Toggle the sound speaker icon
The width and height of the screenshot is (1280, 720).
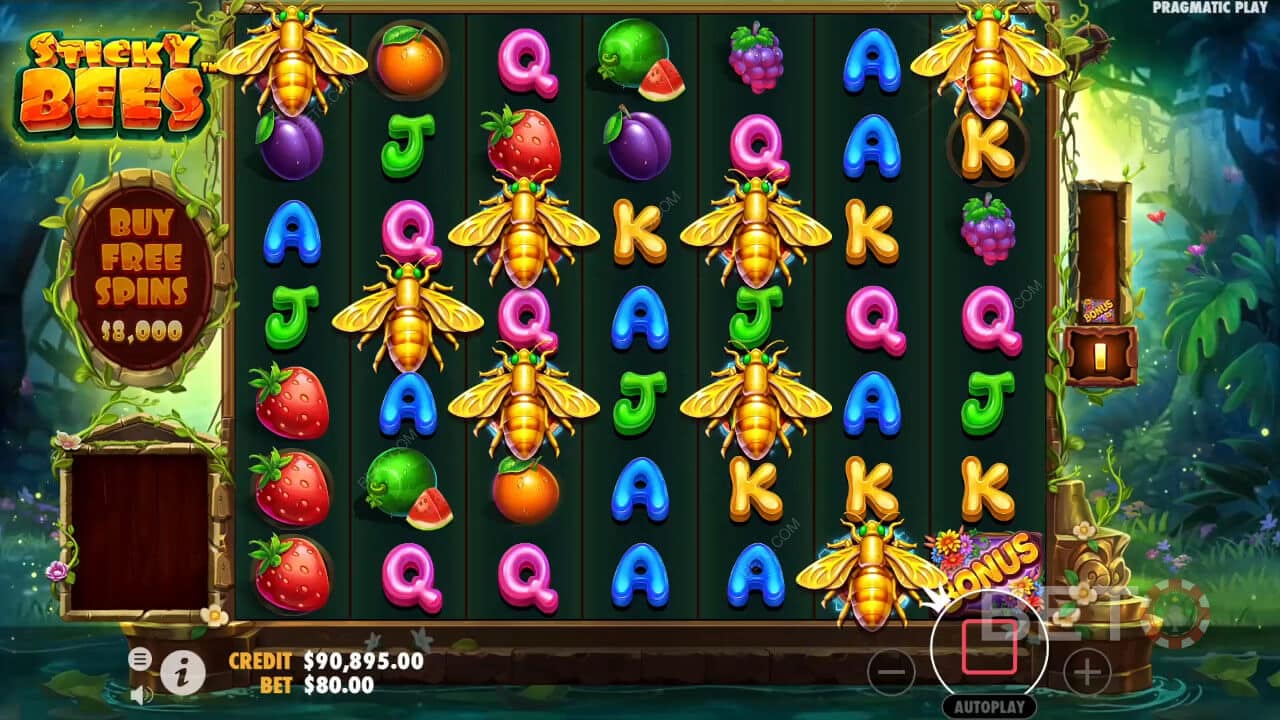(141, 694)
